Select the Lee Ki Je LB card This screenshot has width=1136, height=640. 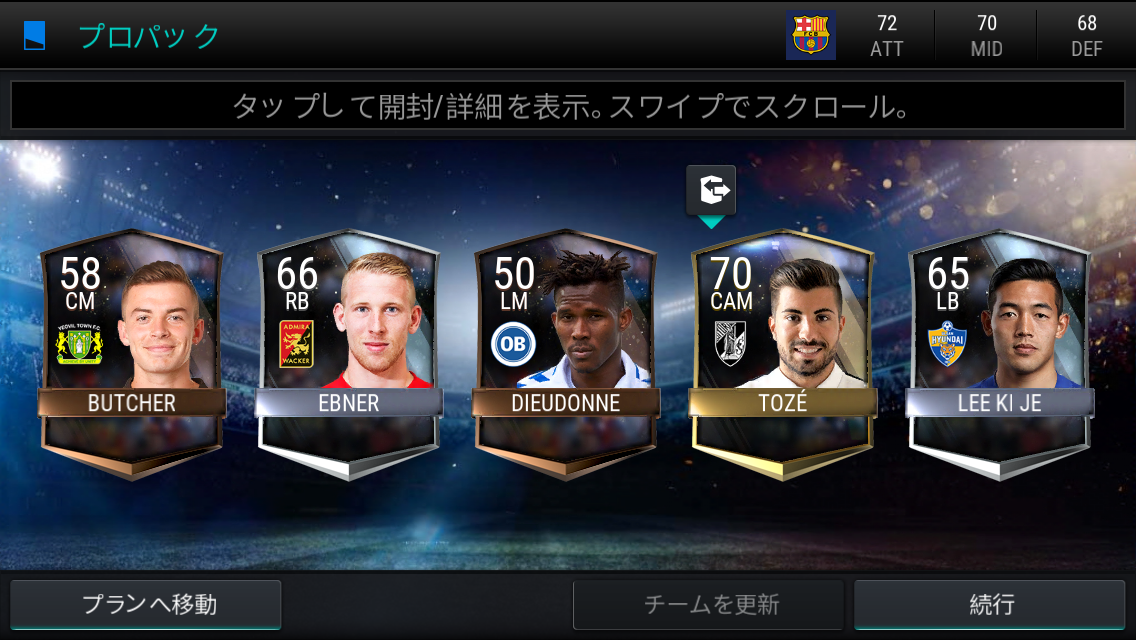pyautogui.click(x=999, y=350)
